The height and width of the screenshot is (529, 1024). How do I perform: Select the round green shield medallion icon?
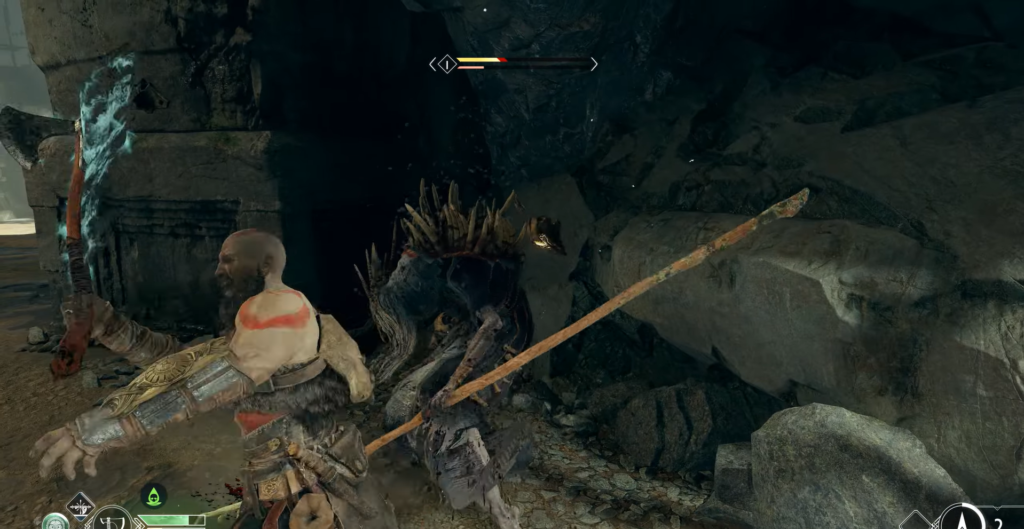pos(54,523)
